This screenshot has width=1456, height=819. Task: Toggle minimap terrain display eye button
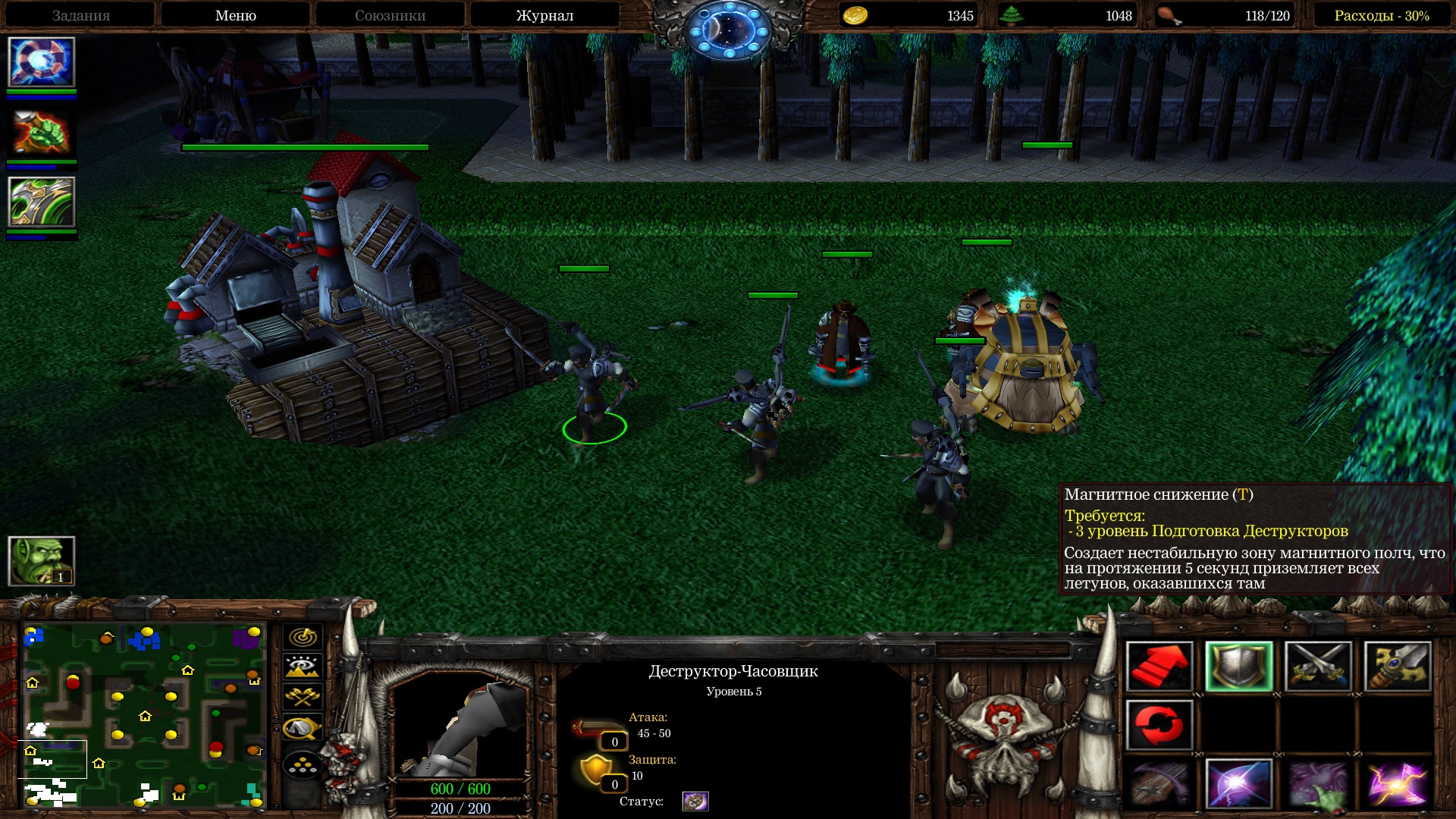(303, 667)
